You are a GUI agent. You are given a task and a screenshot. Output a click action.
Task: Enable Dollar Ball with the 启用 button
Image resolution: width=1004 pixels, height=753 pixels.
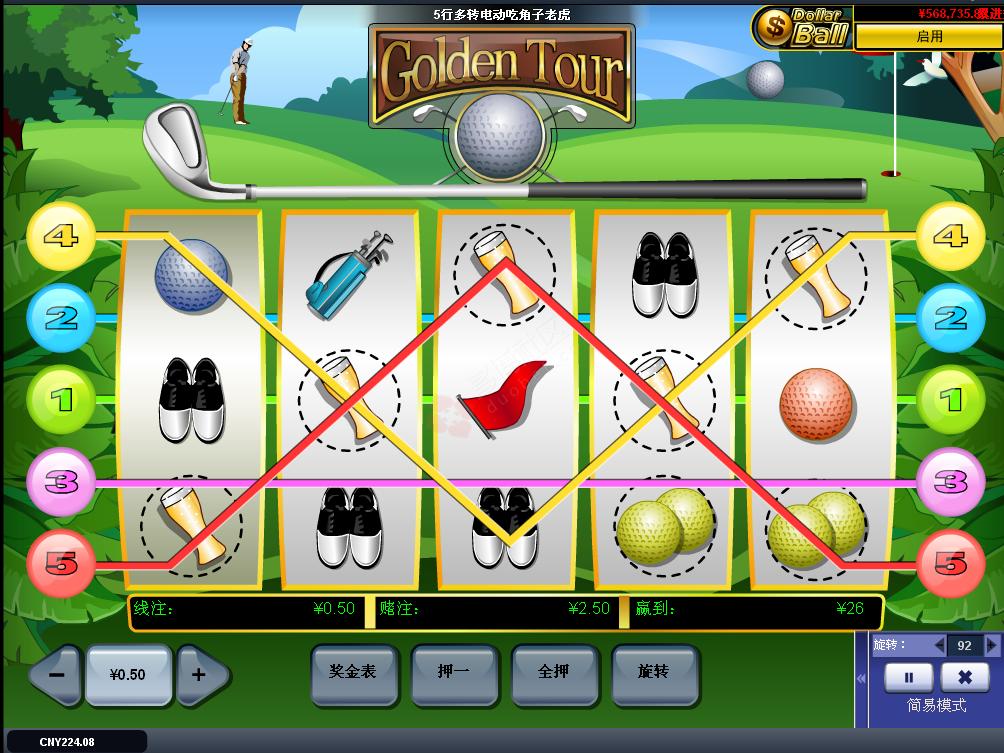tap(928, 36)
